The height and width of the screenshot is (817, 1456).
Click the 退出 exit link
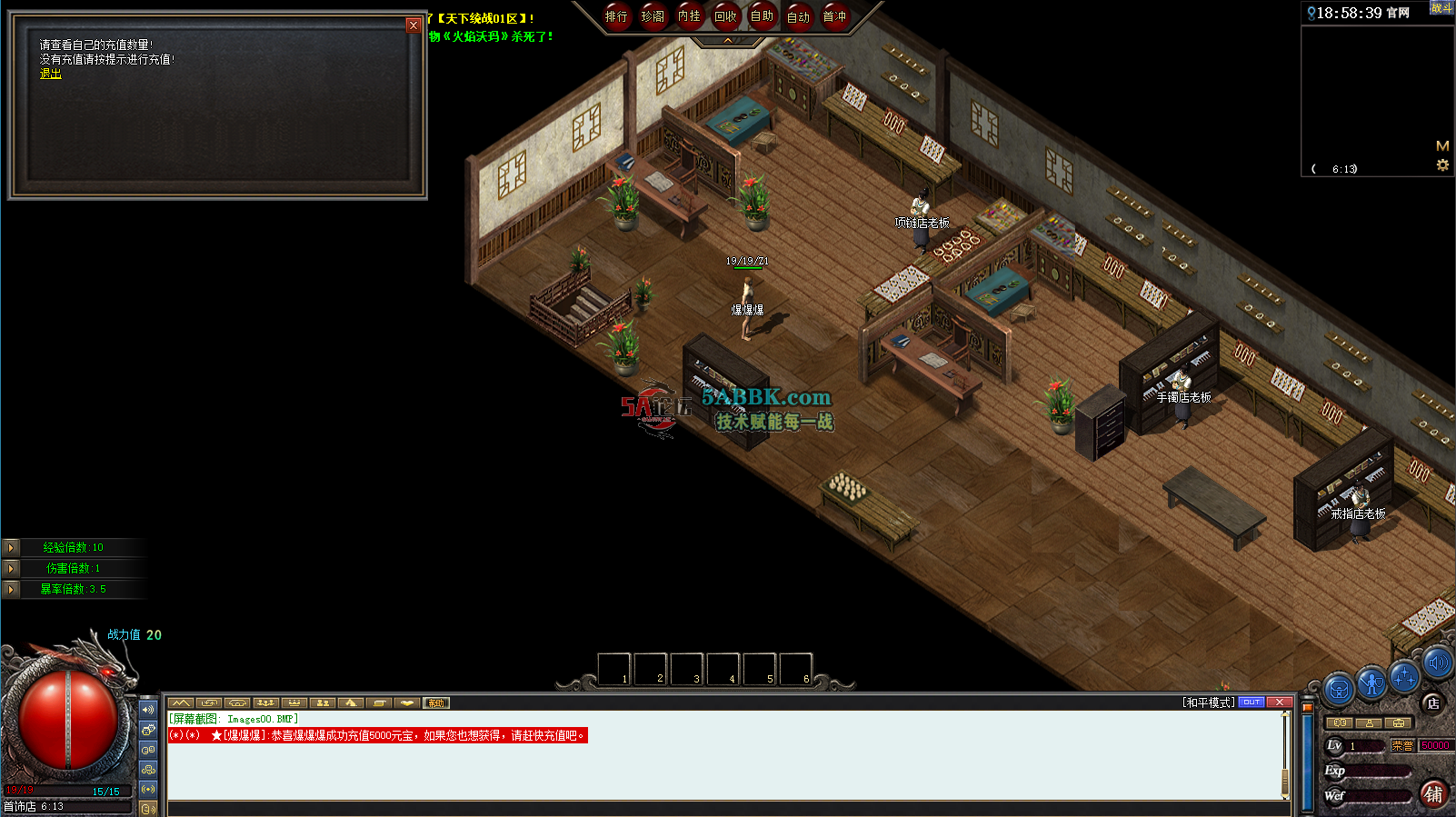coord(51,74)
